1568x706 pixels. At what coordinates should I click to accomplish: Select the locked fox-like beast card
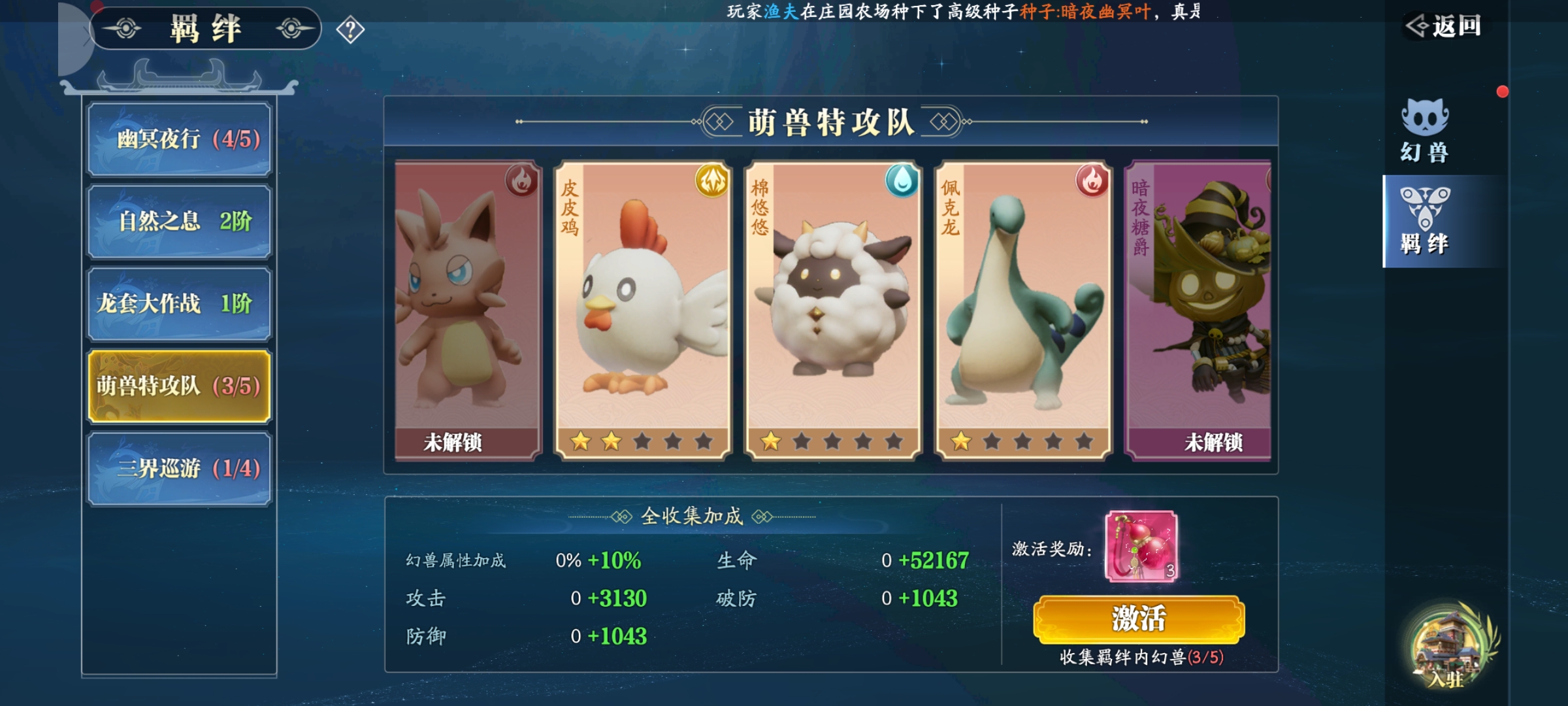coord(468,311)
